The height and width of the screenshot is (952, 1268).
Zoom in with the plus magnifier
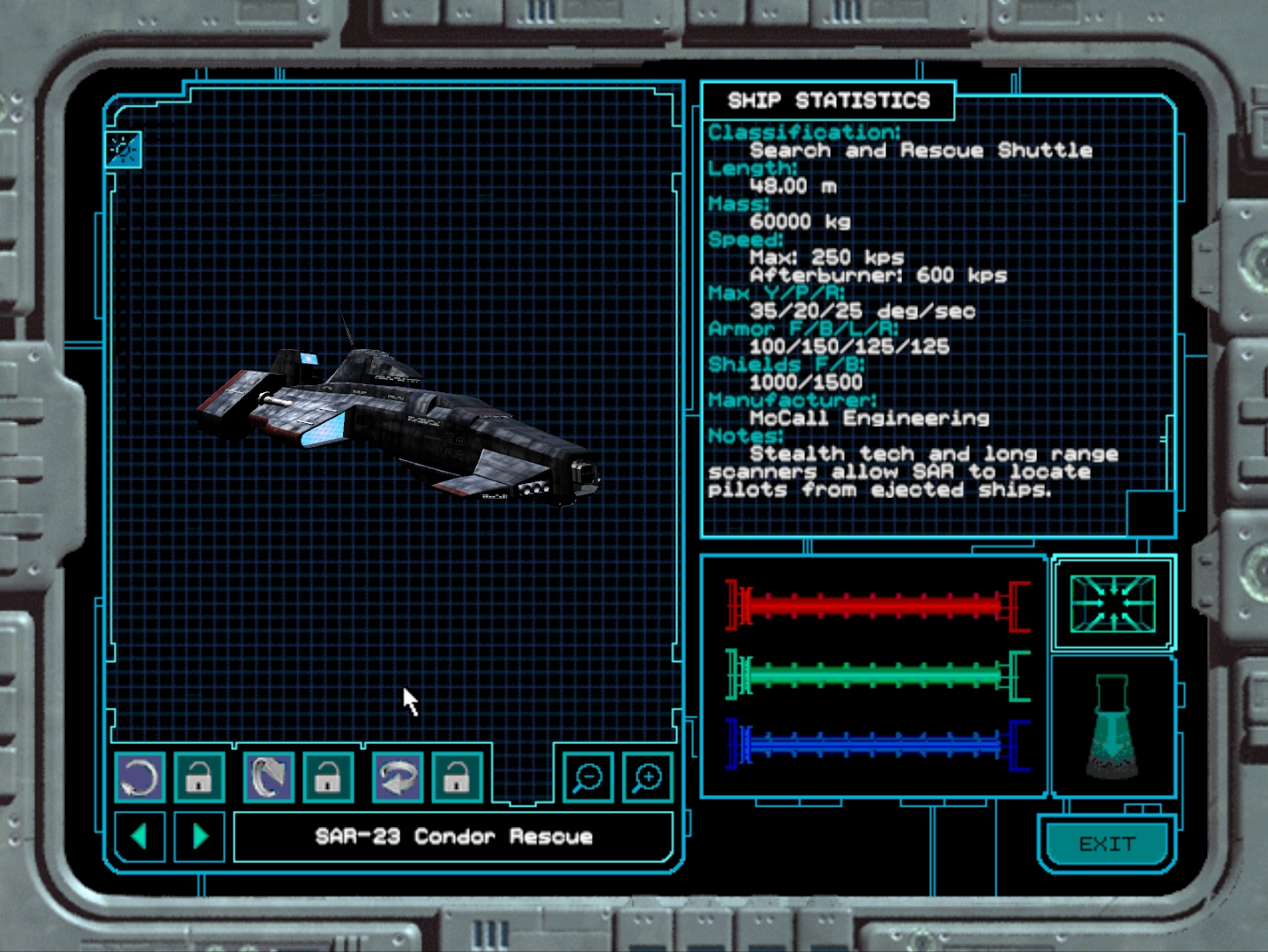coord(647,777)
